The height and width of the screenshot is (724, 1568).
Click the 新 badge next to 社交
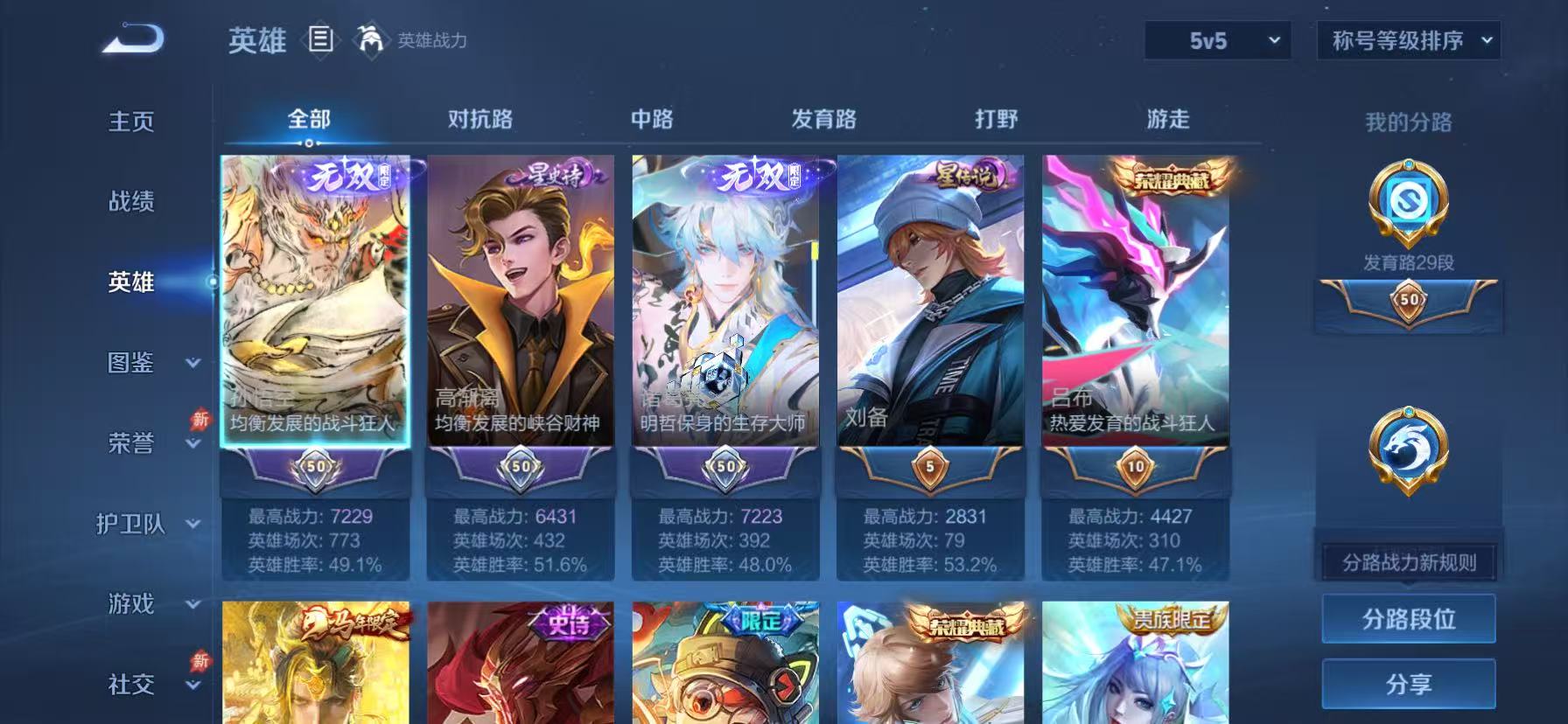pyautogui.click(x=199, y=662)
